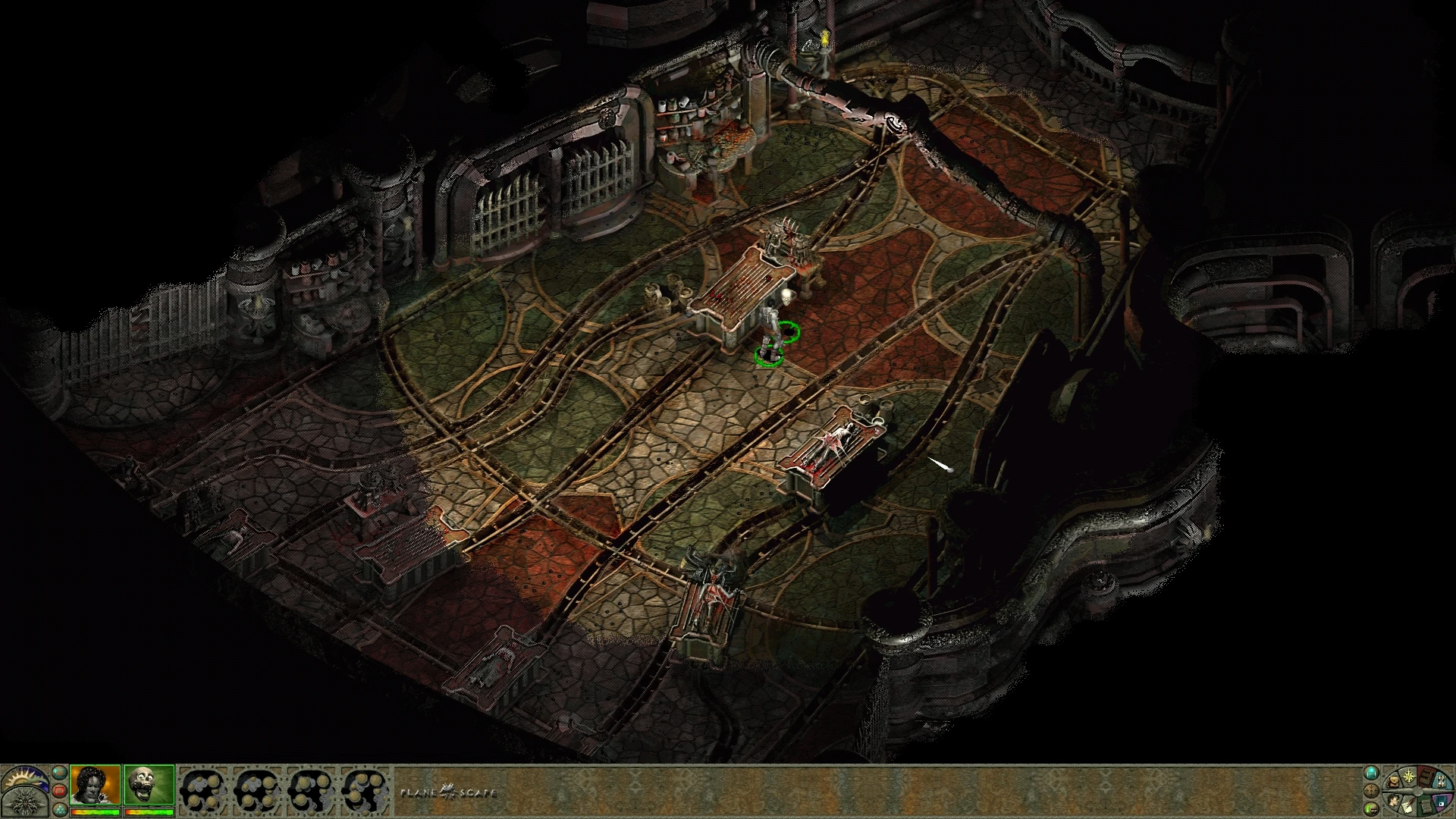Select the green return-to-game arrow button
Image resolution: width=1456 pixels, height=819 pixels.
tap(1370, 809)
